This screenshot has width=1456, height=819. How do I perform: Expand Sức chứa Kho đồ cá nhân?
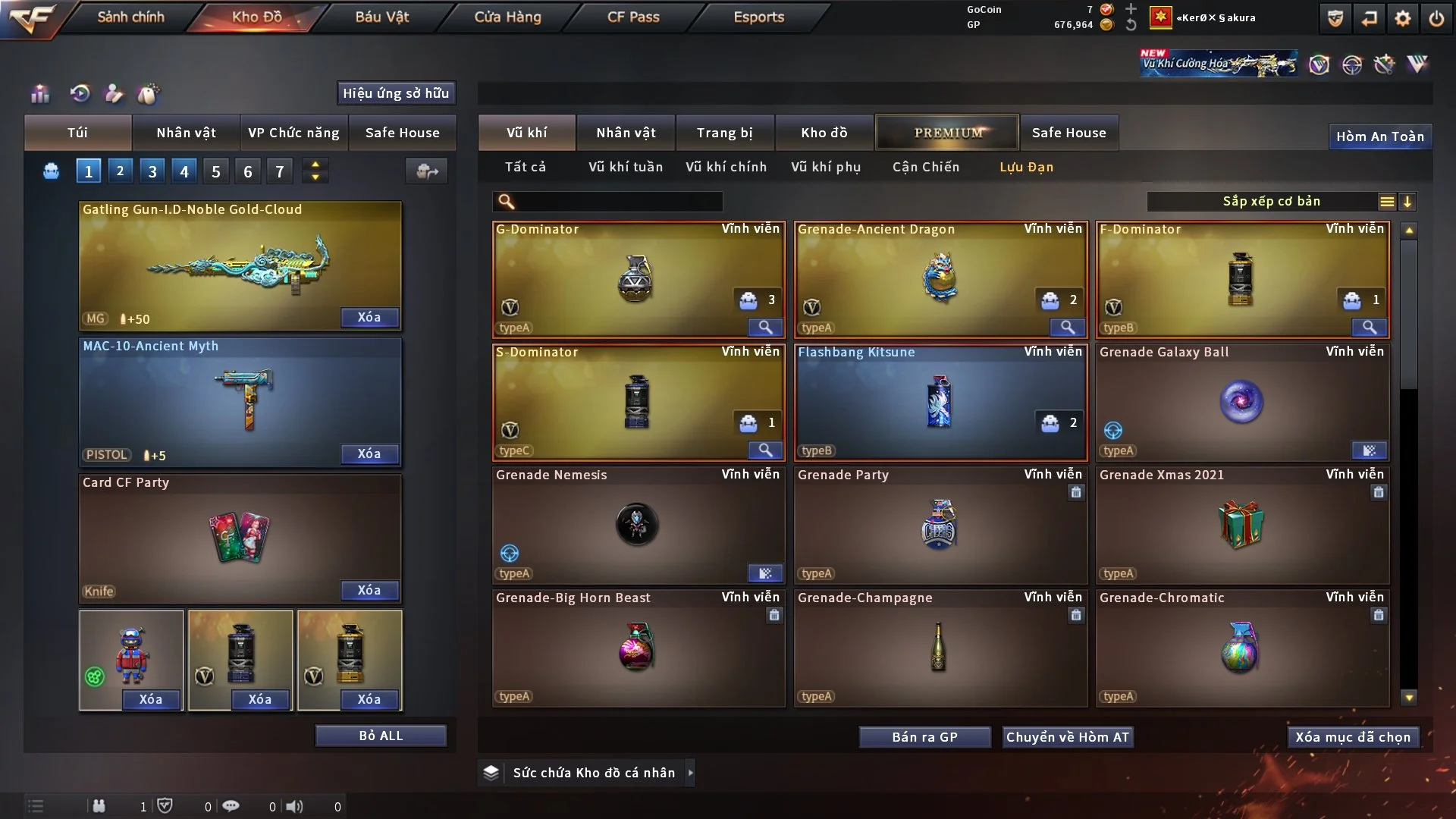point(593,773)
